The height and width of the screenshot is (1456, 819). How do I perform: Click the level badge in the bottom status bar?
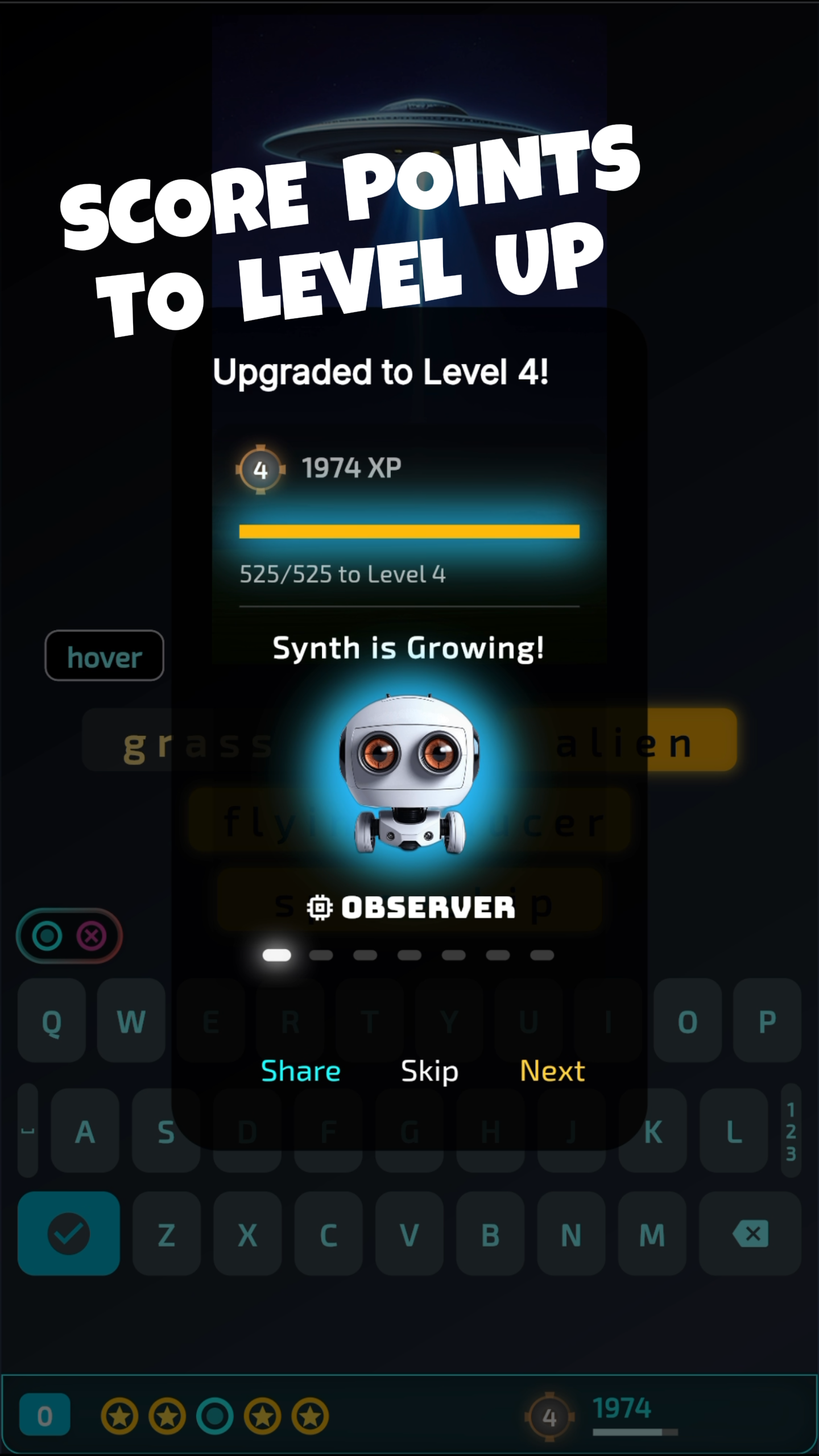pos(549,1416)
